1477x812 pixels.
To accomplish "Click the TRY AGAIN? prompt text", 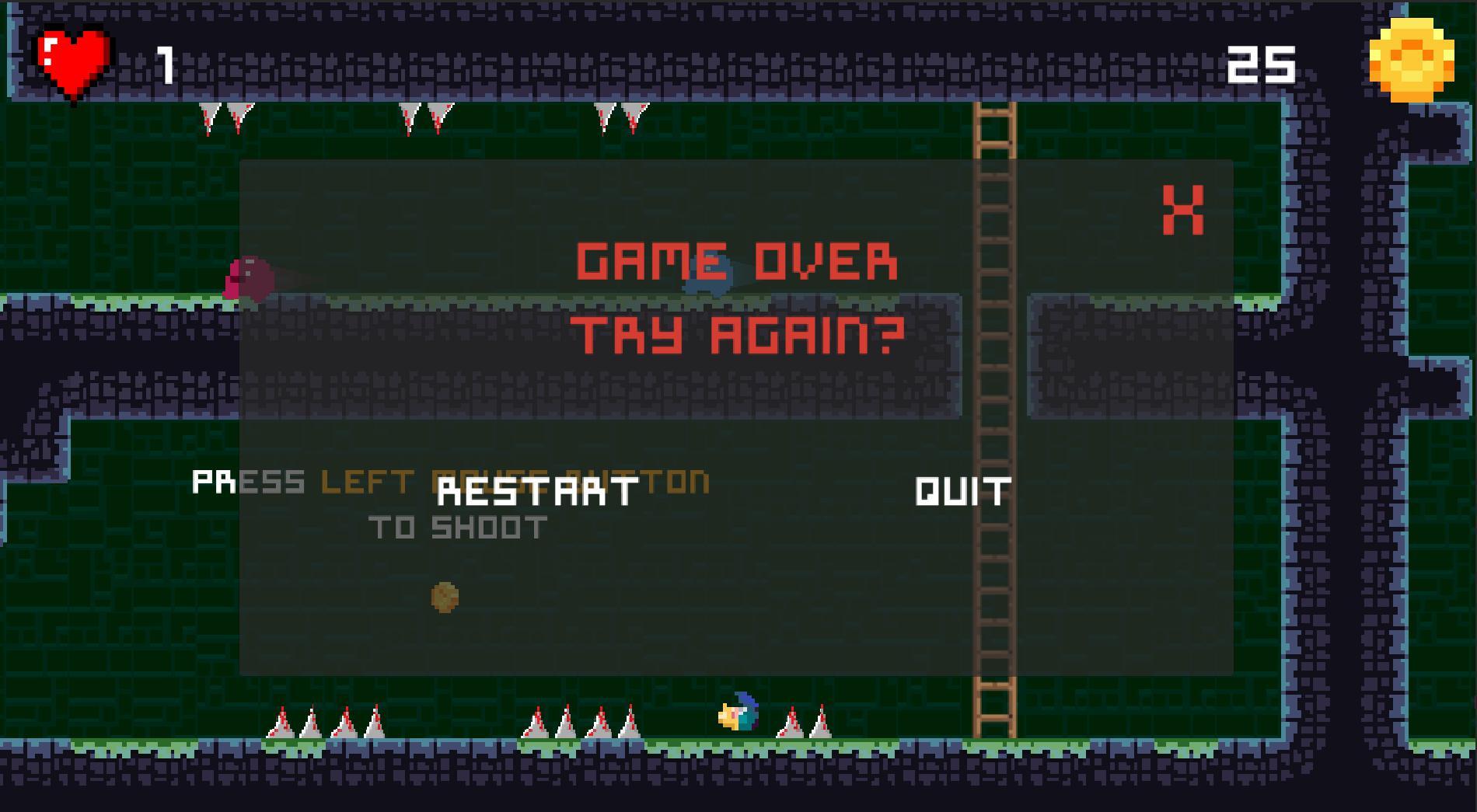I will coord(737,334).
